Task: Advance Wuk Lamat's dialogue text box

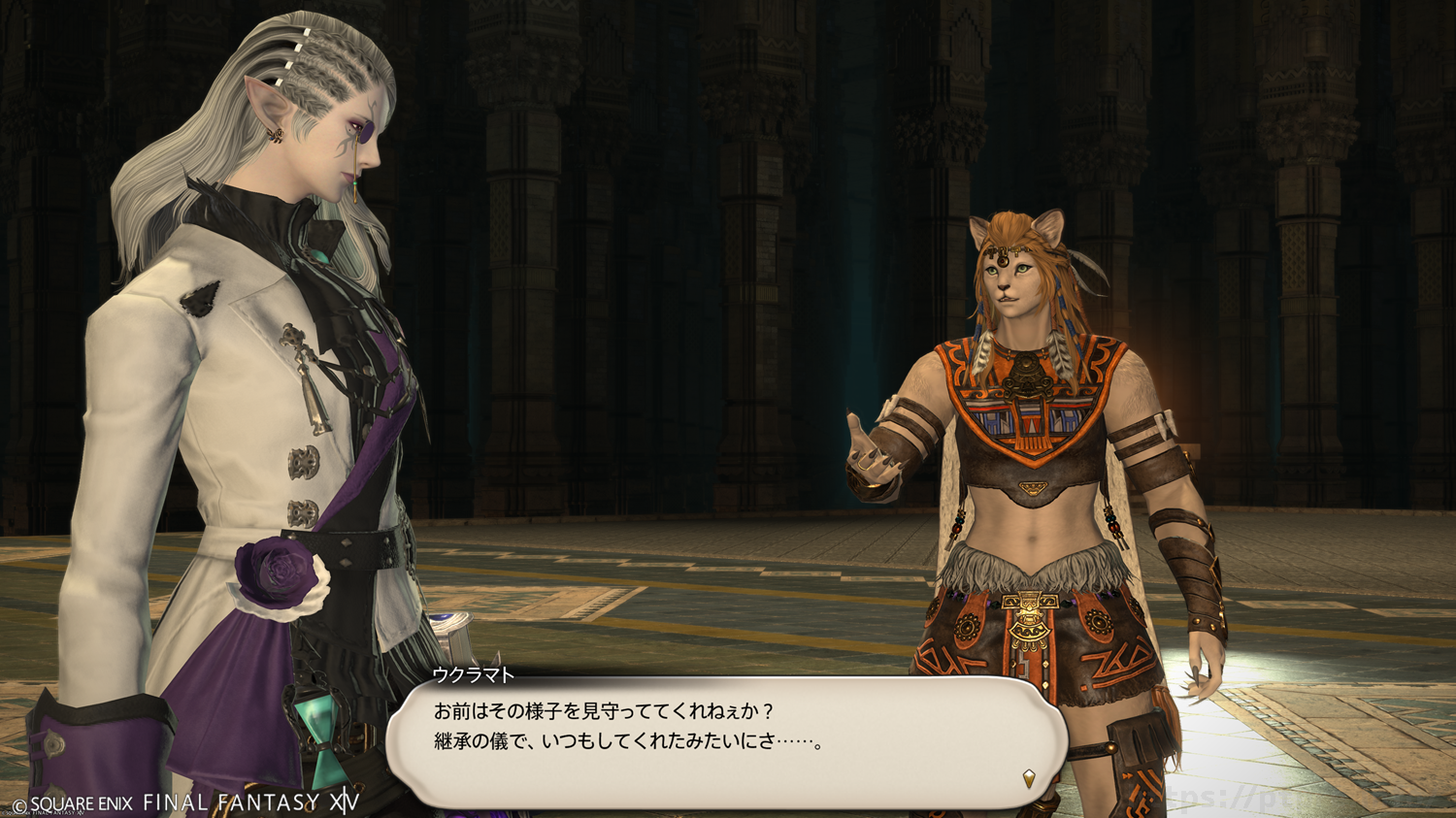Action: tap(726, 742)
